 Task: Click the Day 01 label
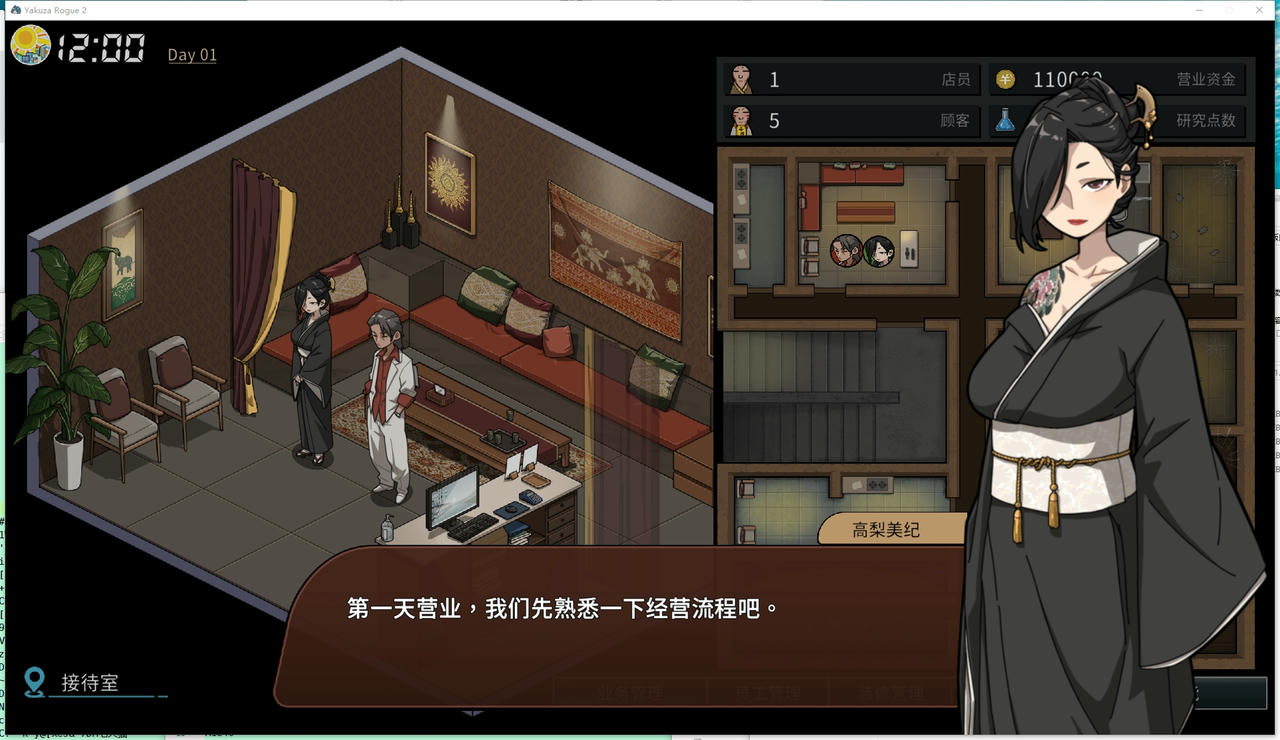coord(191,55)
